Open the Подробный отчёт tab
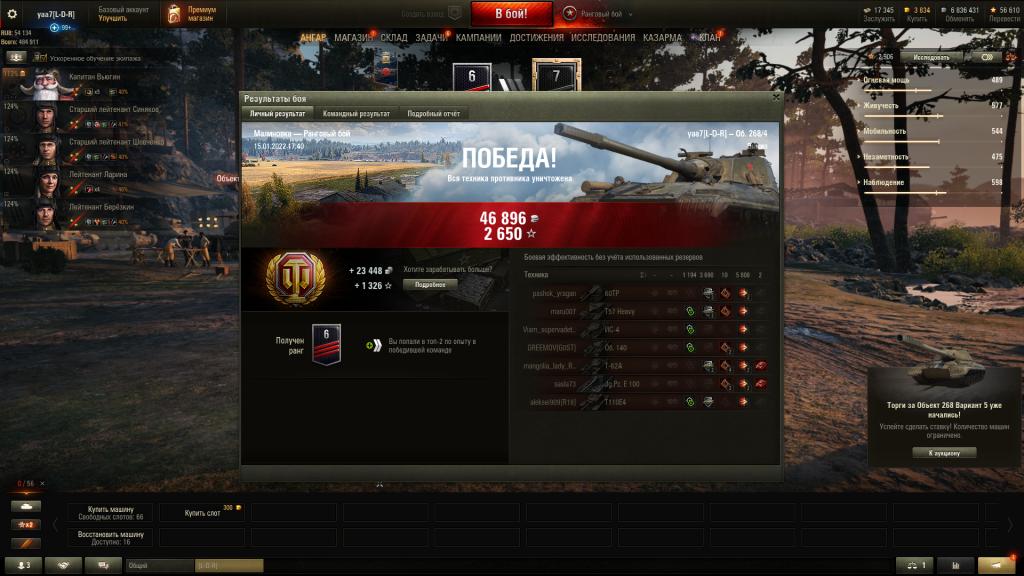Viewport: 1024px width, 576px height. point(433,114)
